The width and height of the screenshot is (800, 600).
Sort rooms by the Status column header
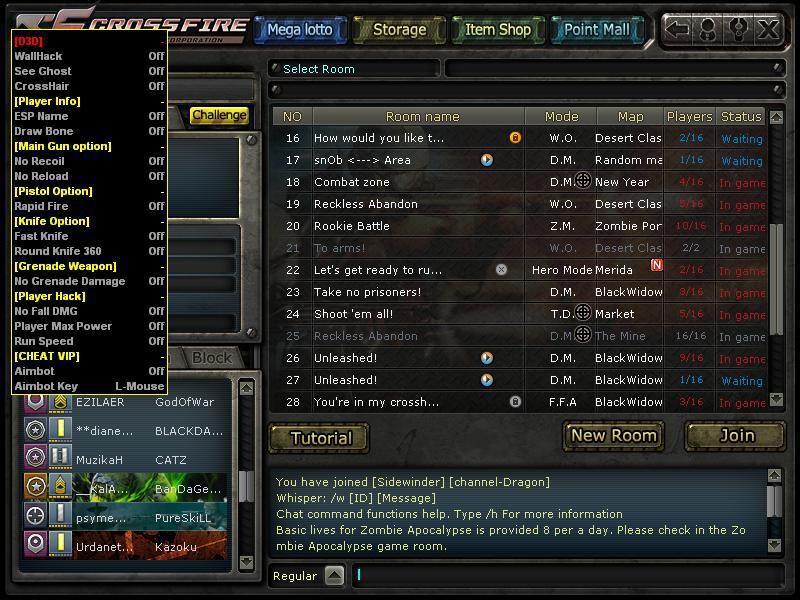point(741,117)
